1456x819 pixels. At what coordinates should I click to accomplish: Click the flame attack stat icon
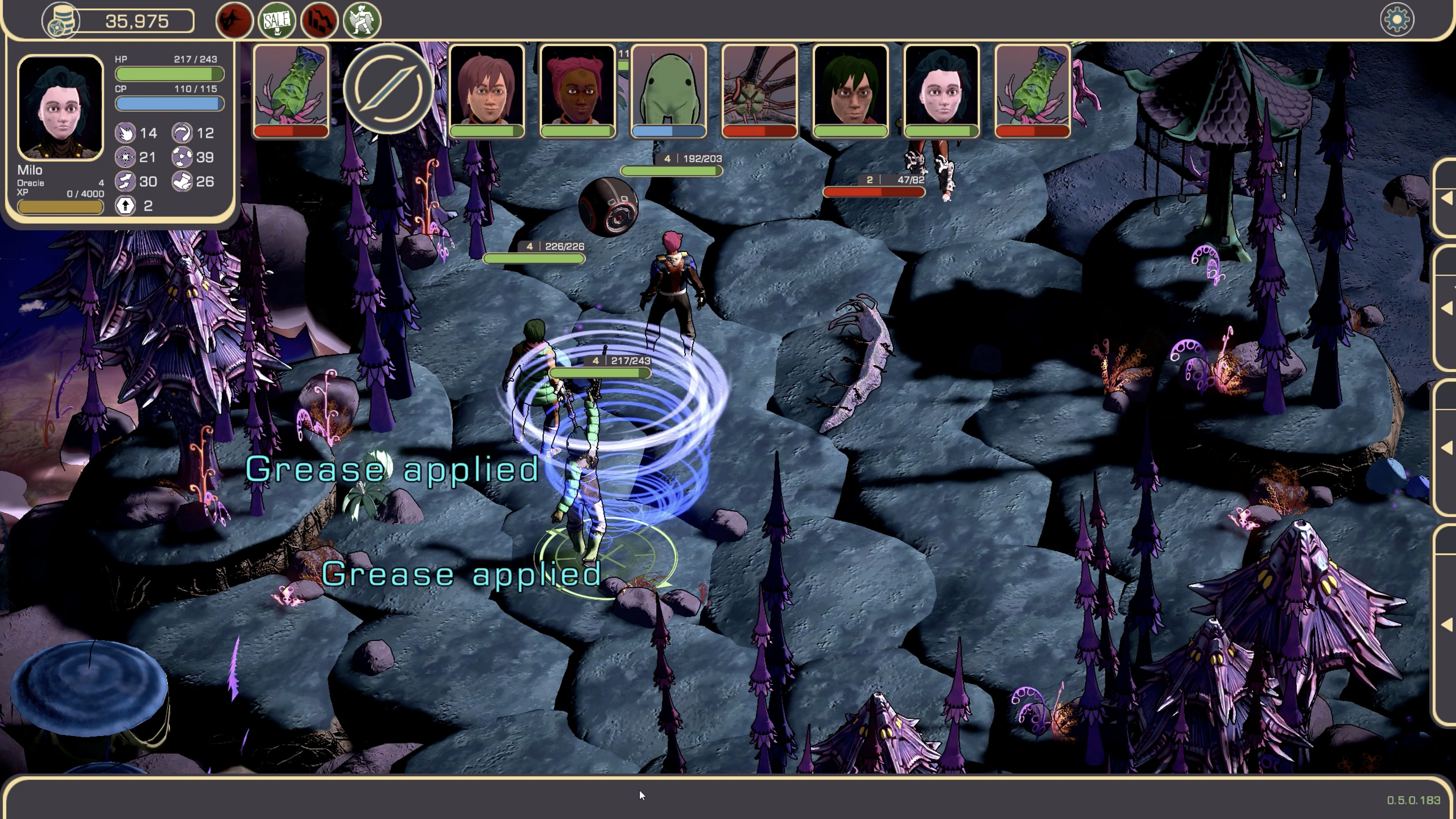pos(125,133)
